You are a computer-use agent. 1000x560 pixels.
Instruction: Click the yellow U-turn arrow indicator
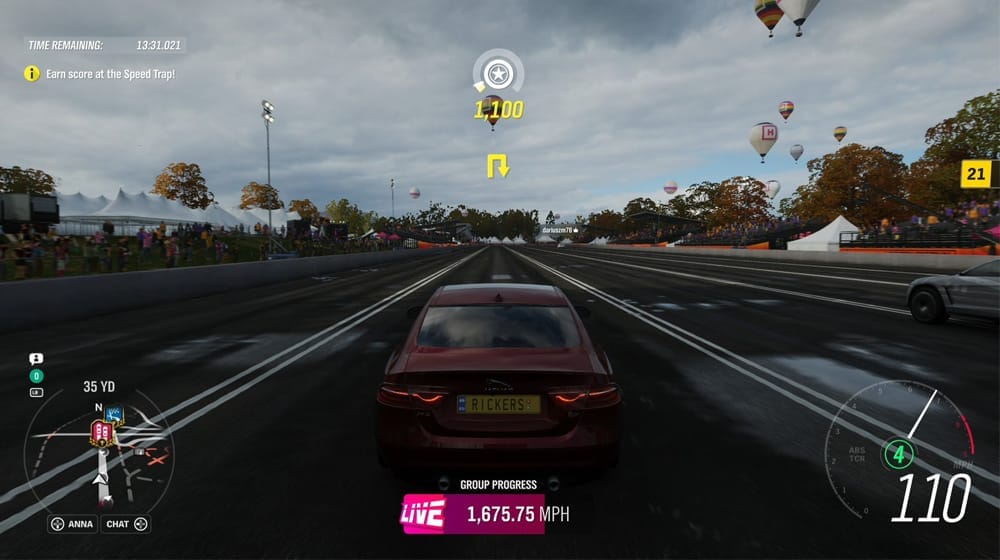pos(498,165)
